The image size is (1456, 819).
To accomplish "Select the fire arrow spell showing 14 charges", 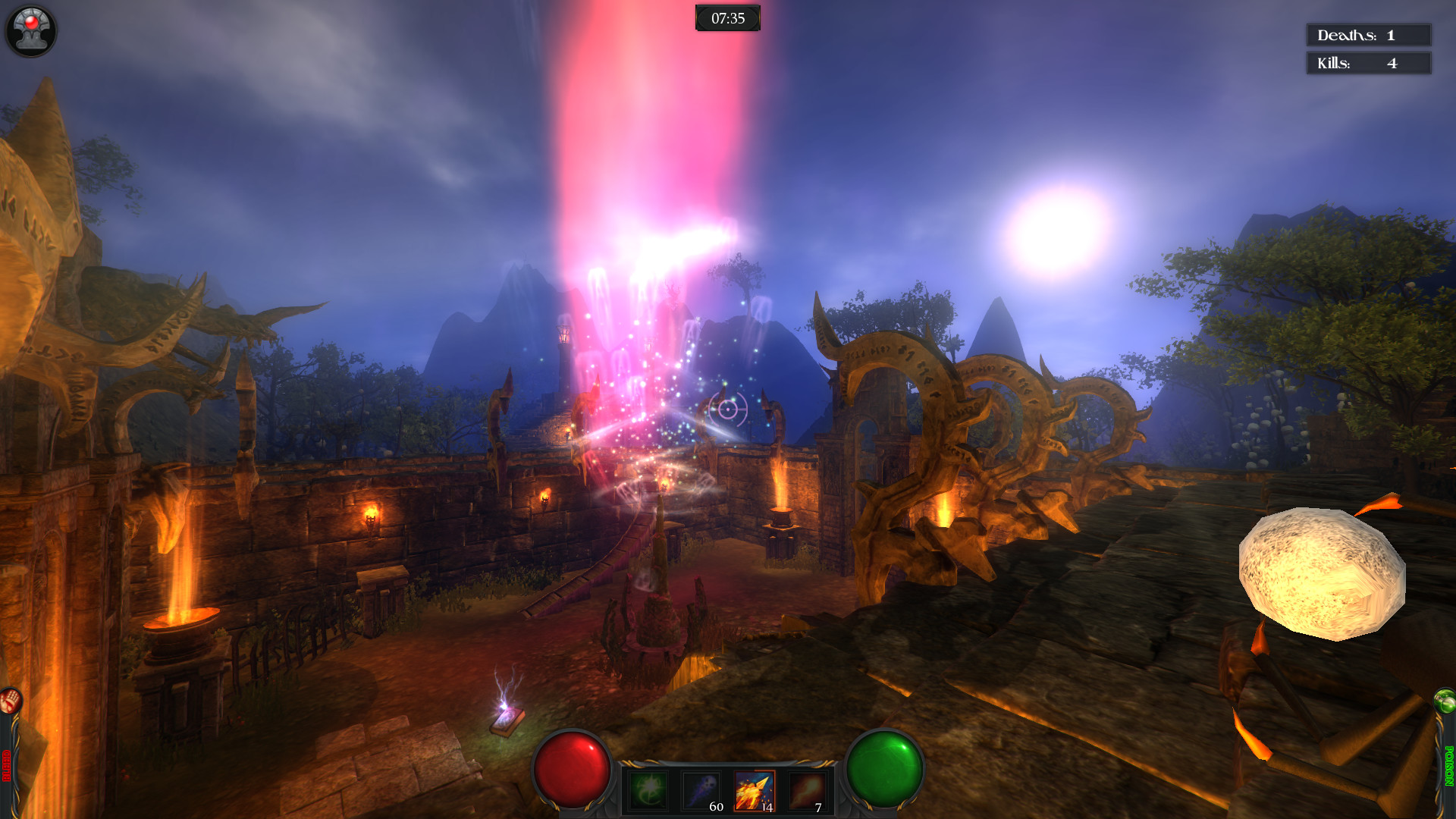I will (754, 791).
